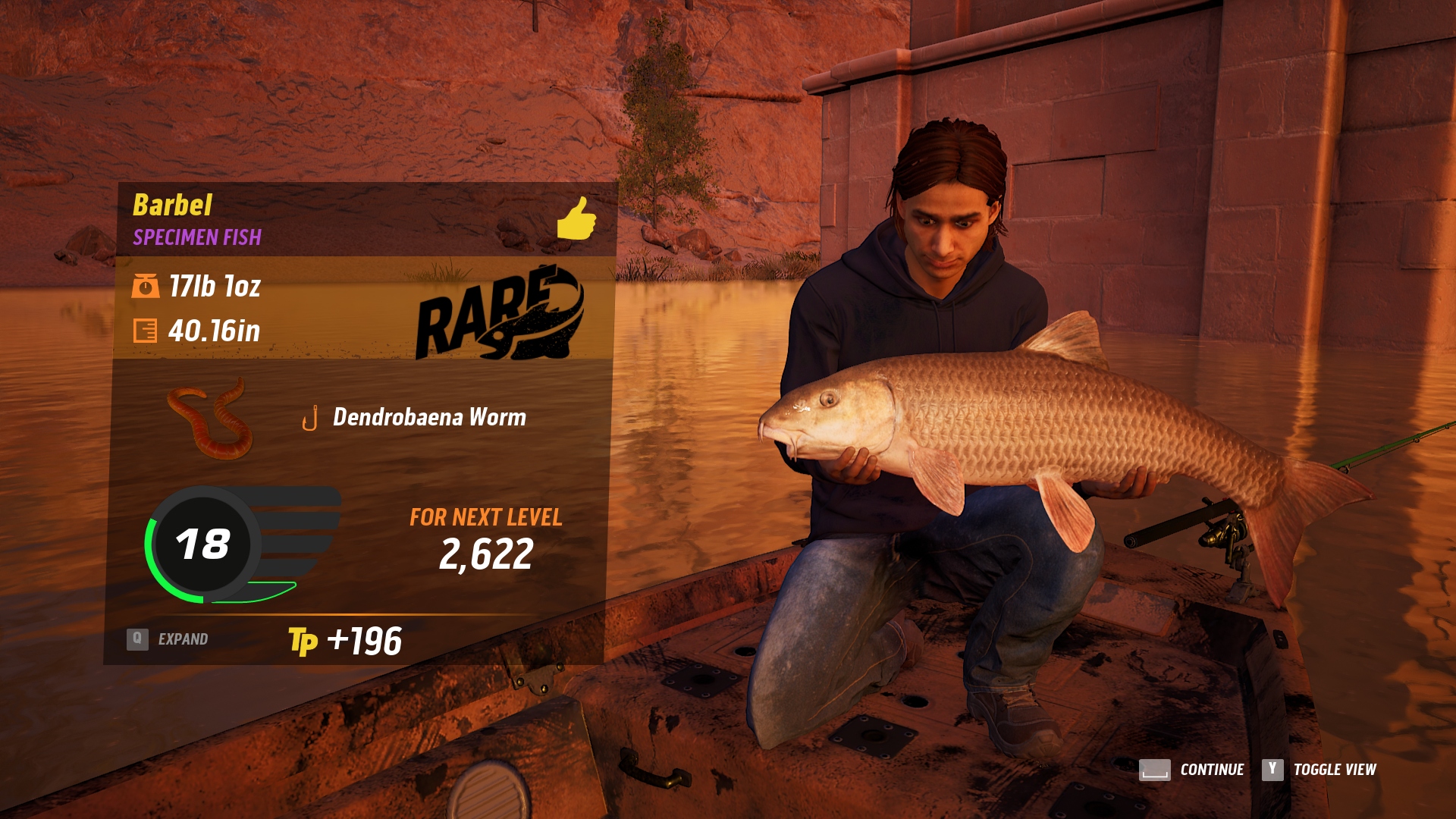Click the yellow thumbs-up icon
The width and height of the screenshot is (1456, 819).
tap(576, 218)
